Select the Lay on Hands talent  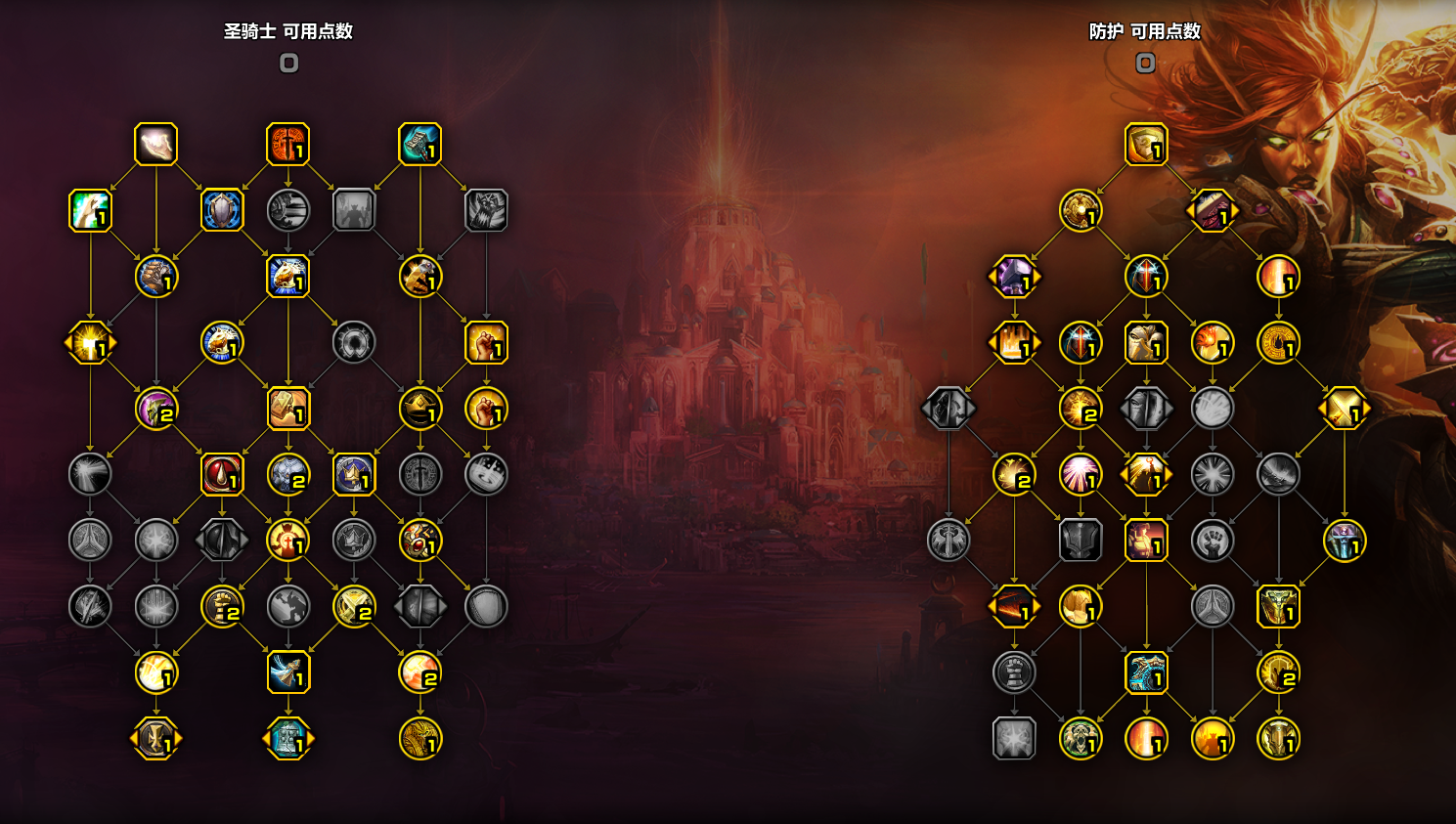[156, 144]
